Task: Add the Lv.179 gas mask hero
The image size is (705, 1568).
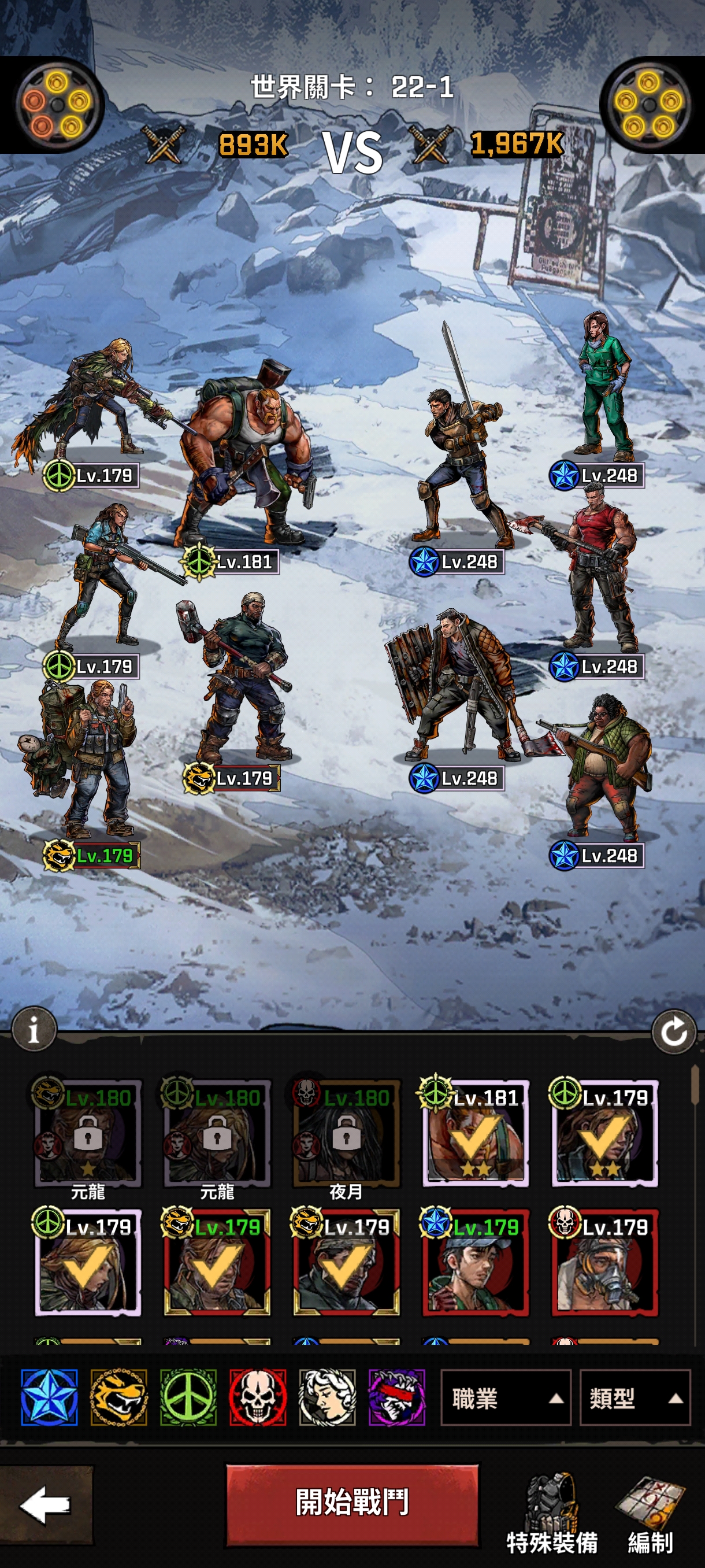Action: 604,1262
